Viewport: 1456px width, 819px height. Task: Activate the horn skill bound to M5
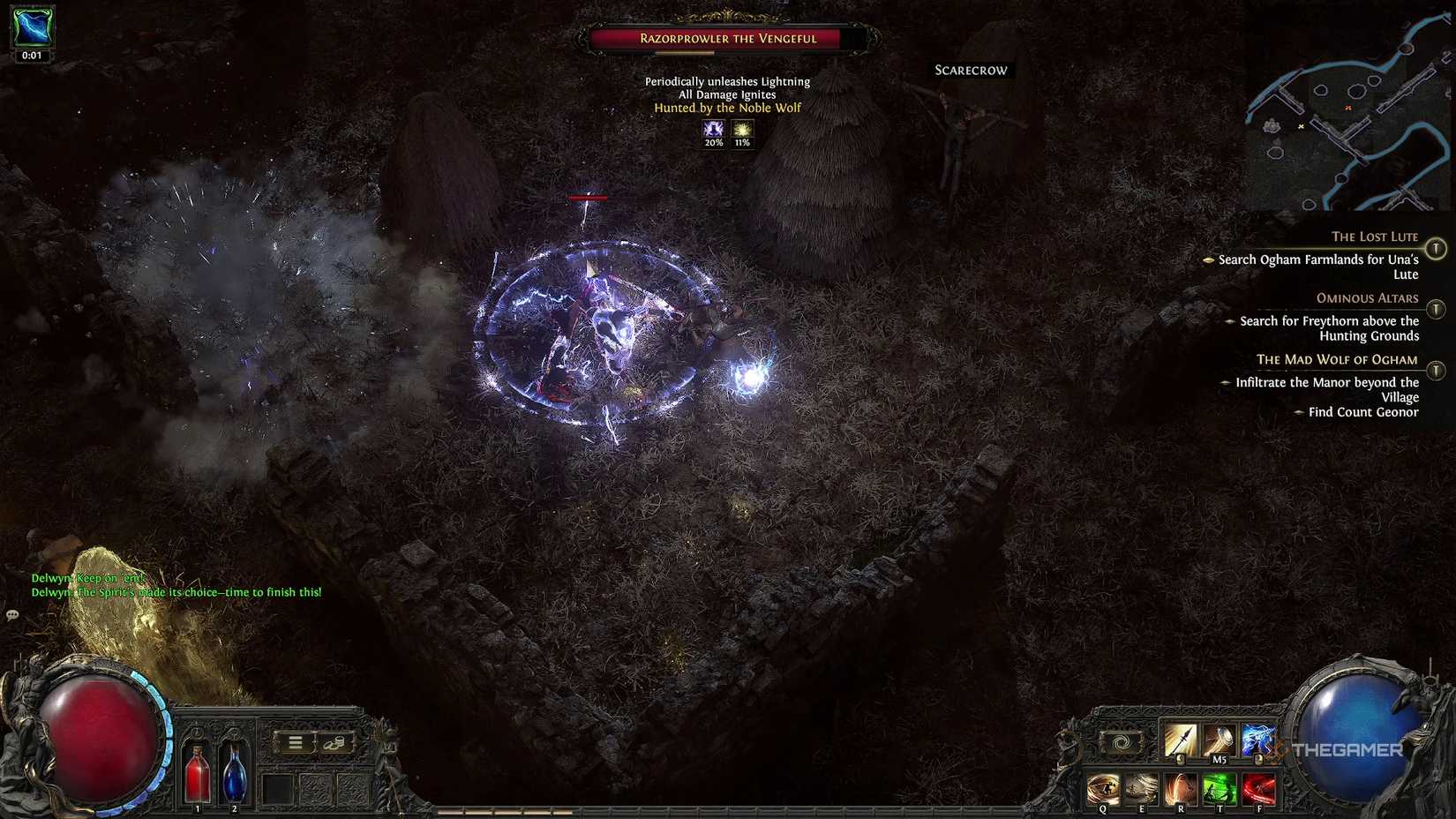(x=1220, y=740)
